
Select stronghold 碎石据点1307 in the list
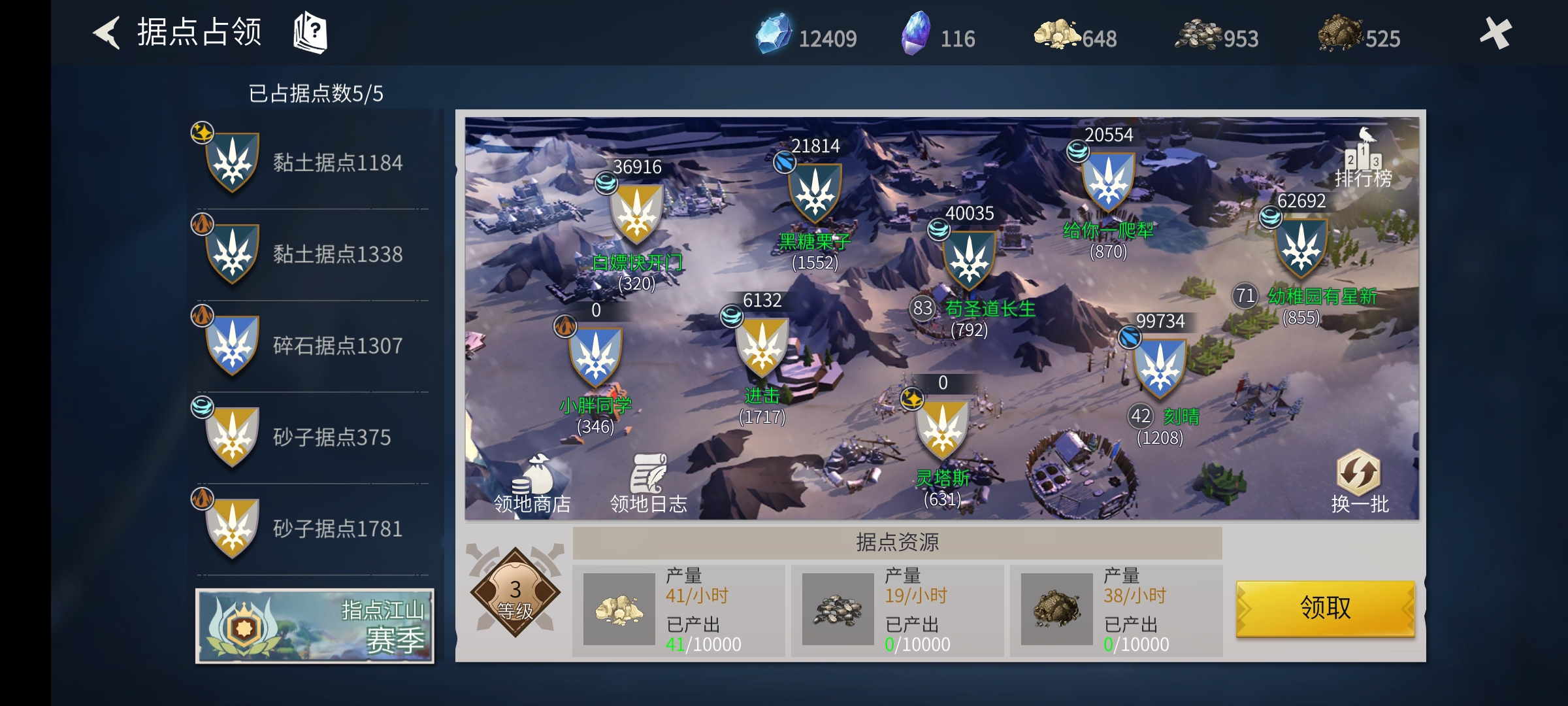tap(307, 346)
